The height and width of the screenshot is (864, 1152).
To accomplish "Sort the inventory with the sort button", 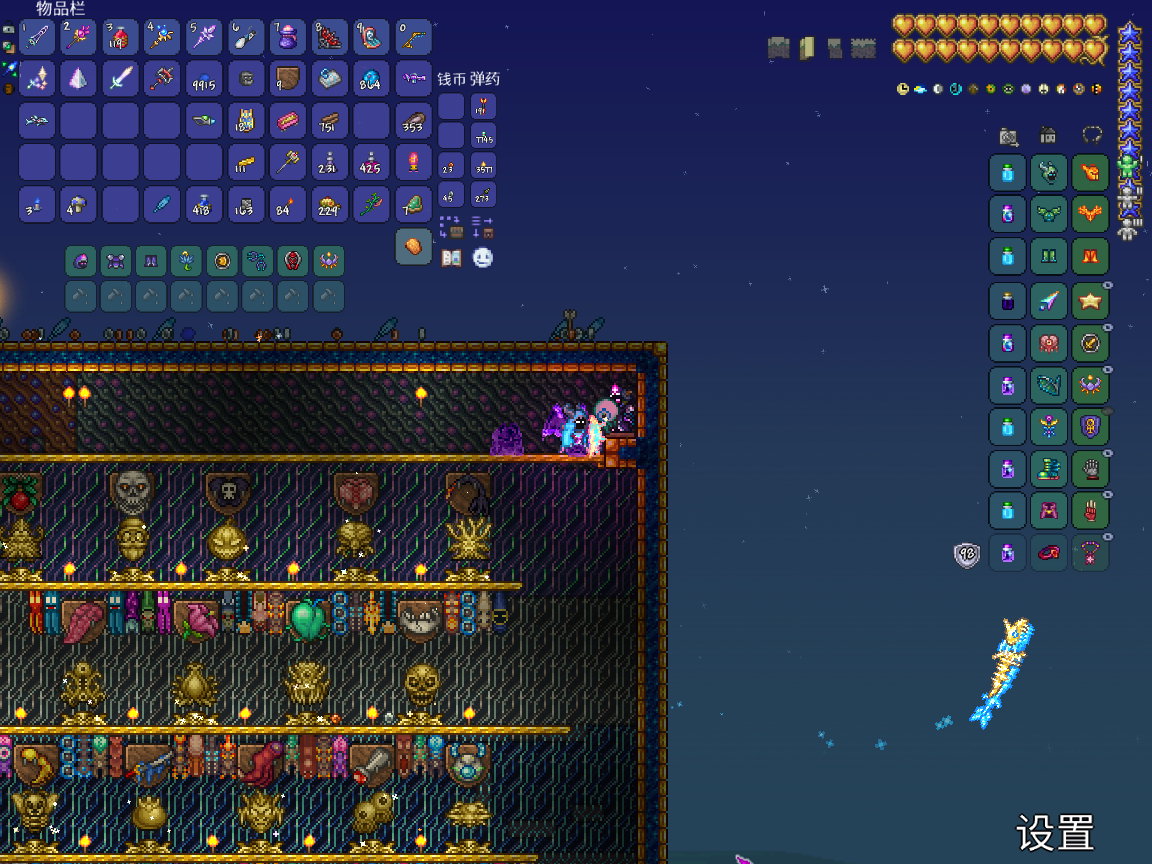I will coord(483,227).
